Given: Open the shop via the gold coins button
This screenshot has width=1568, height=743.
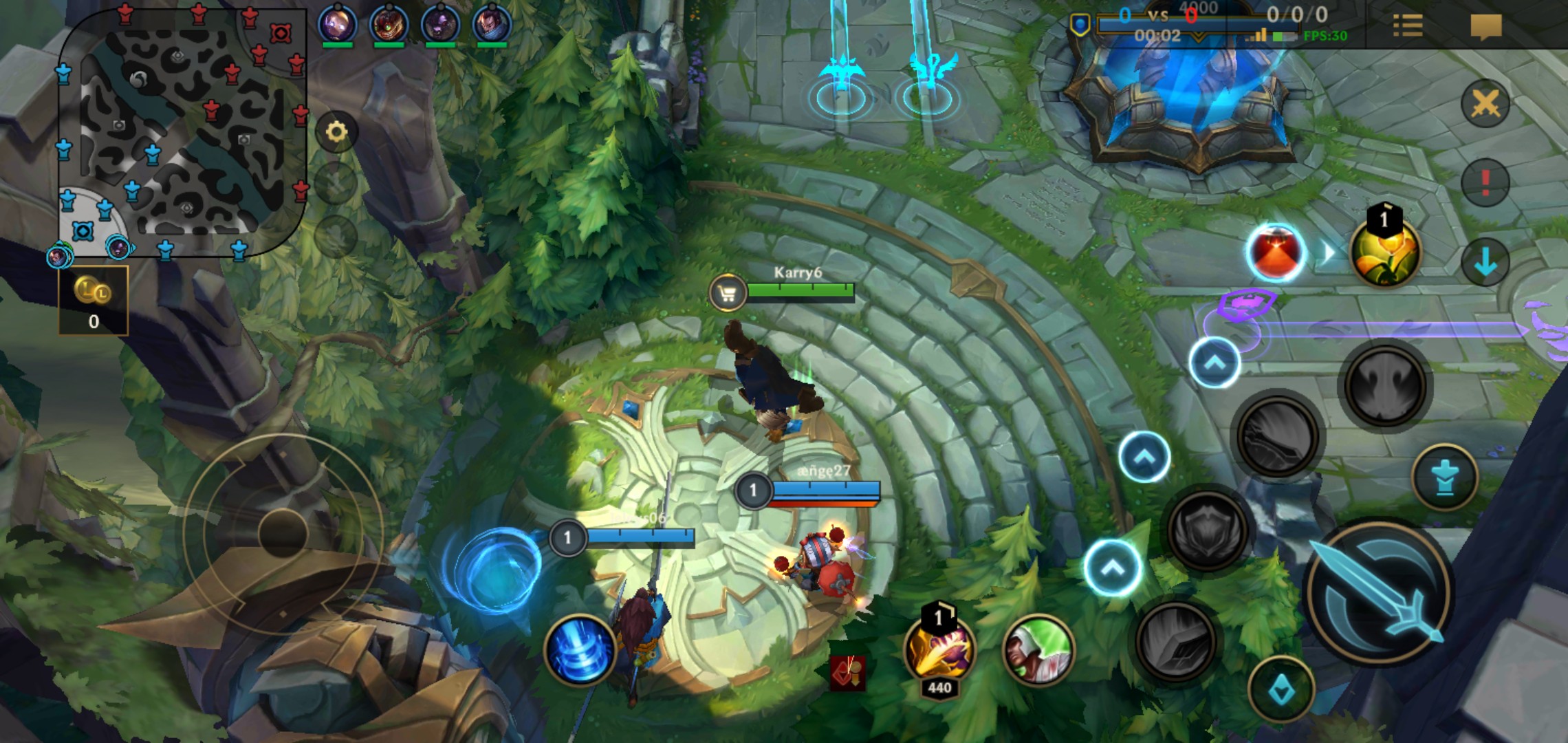Looking at the screenshot, I should [x=94, y=301].
